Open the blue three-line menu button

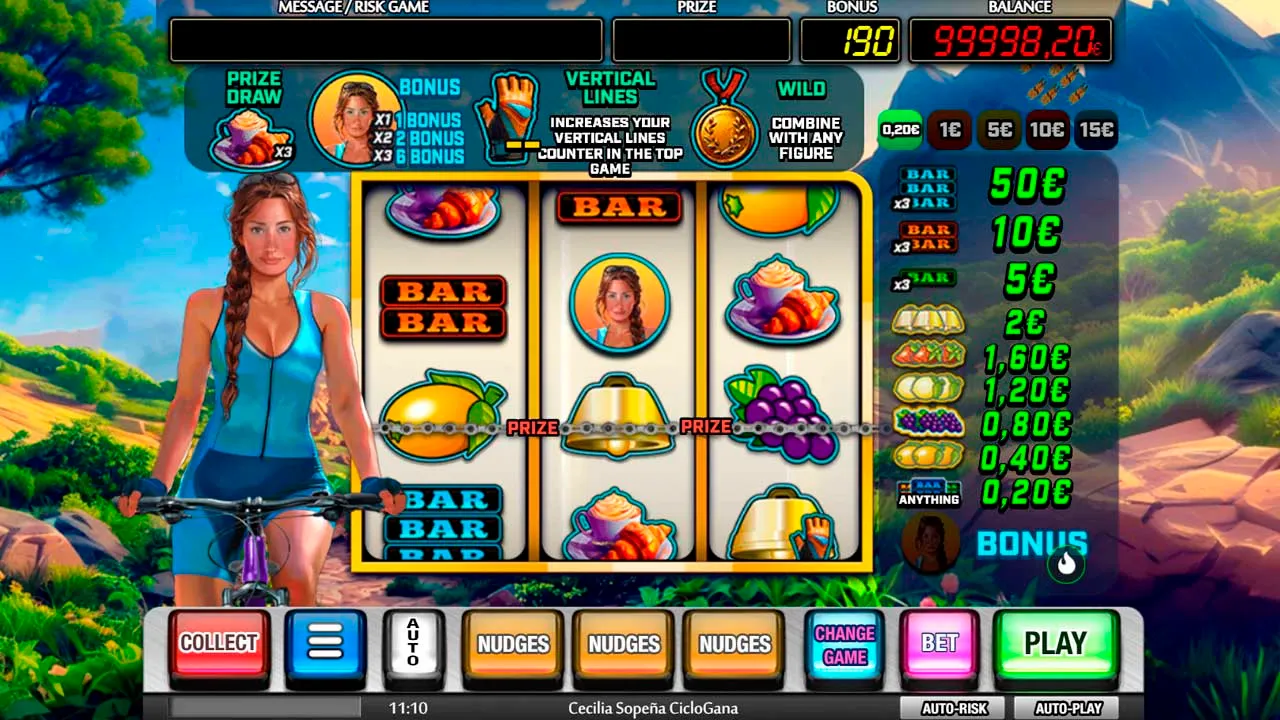click(325, 642)
